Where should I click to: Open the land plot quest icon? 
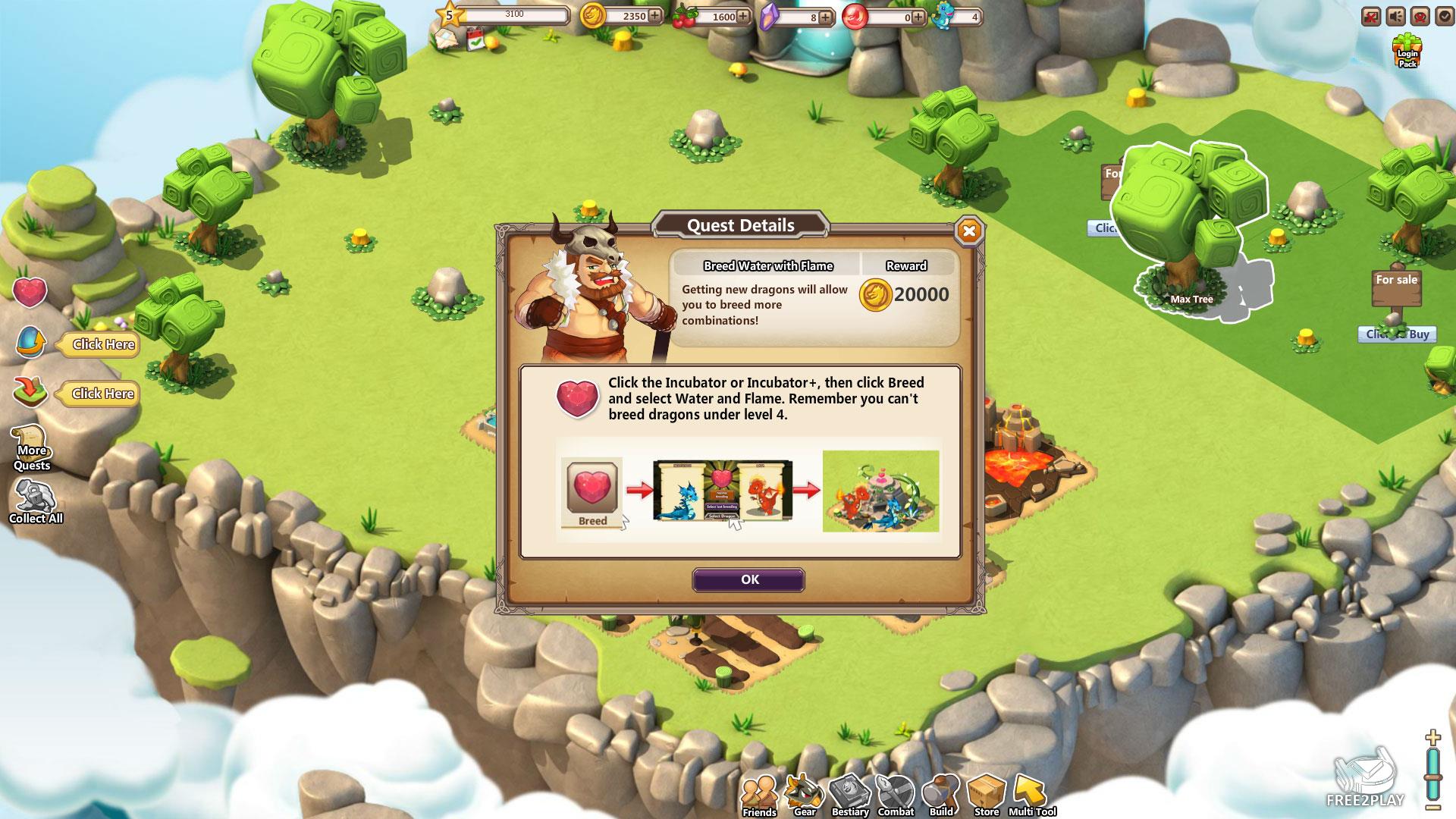point(31,393)
